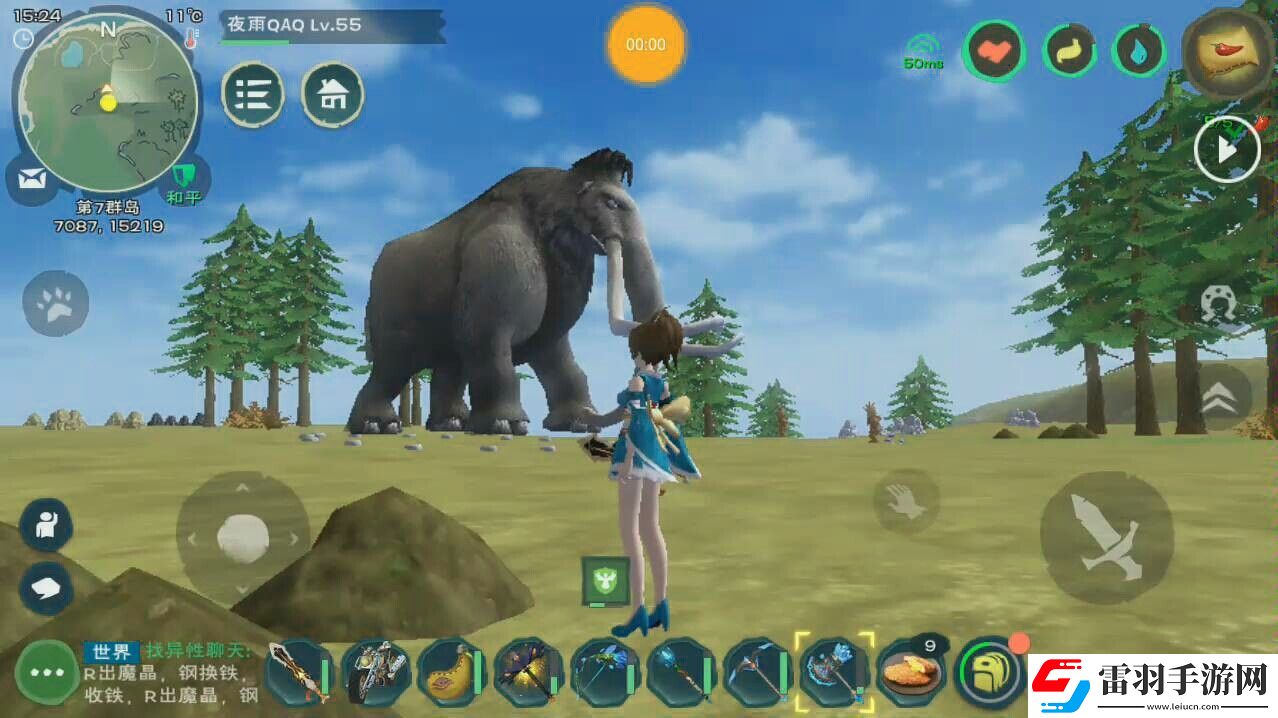Select the motorcycle hotbar slot
This screenshot has height=718, width=1278.
coord(374,673)
